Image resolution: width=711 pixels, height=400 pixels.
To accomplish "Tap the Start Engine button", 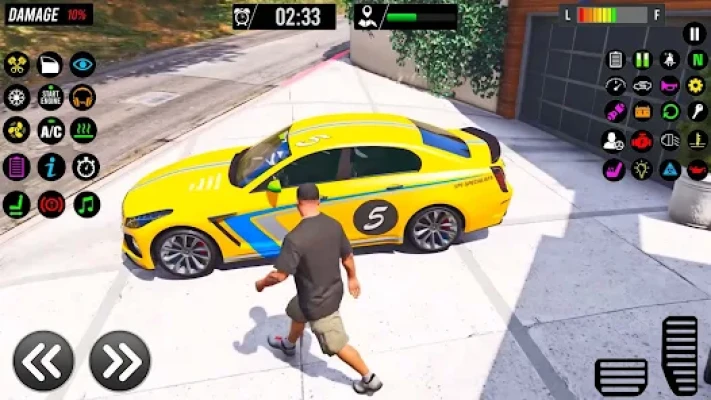I will (50, 97).
